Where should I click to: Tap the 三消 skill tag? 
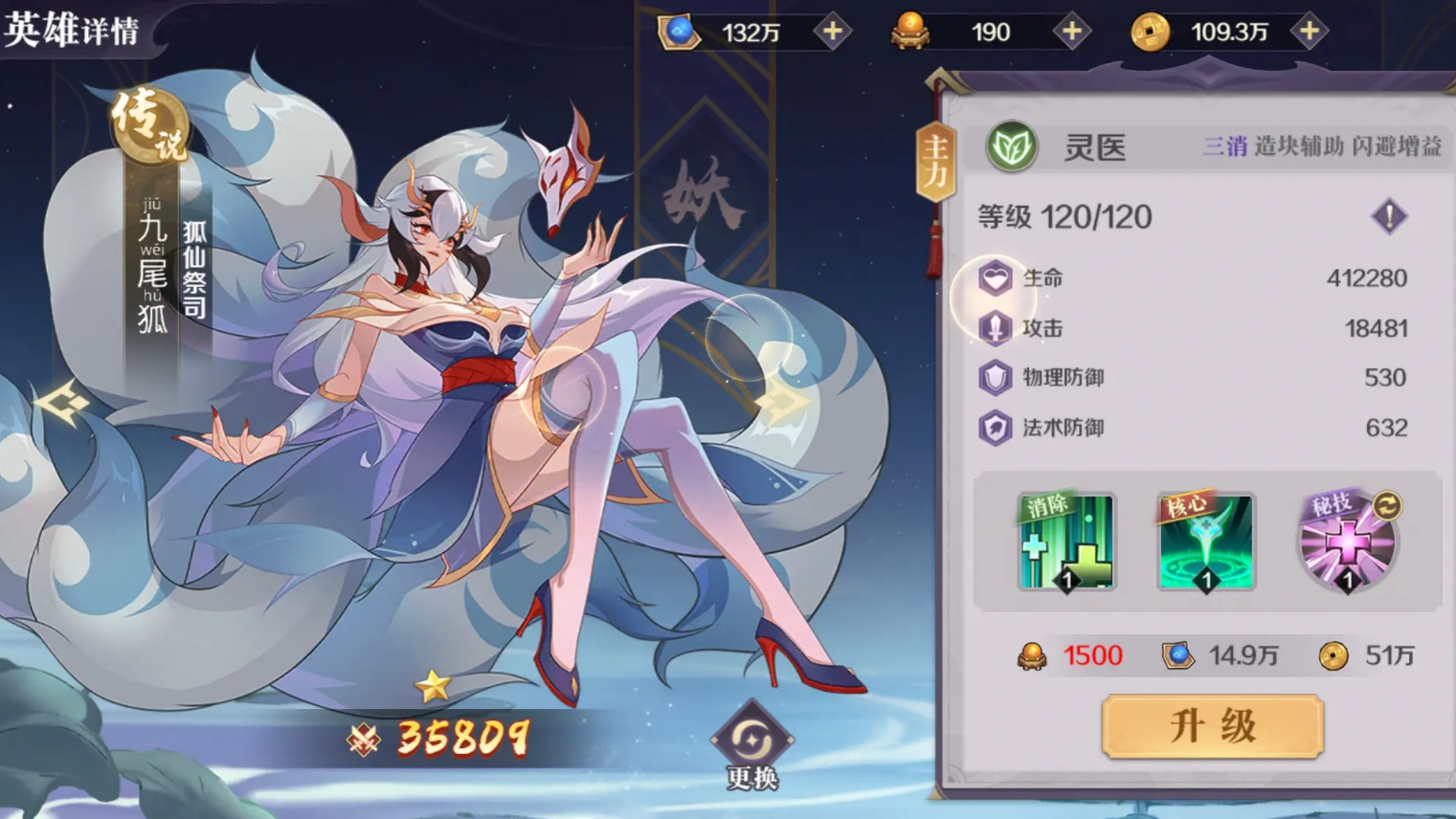1224,146
